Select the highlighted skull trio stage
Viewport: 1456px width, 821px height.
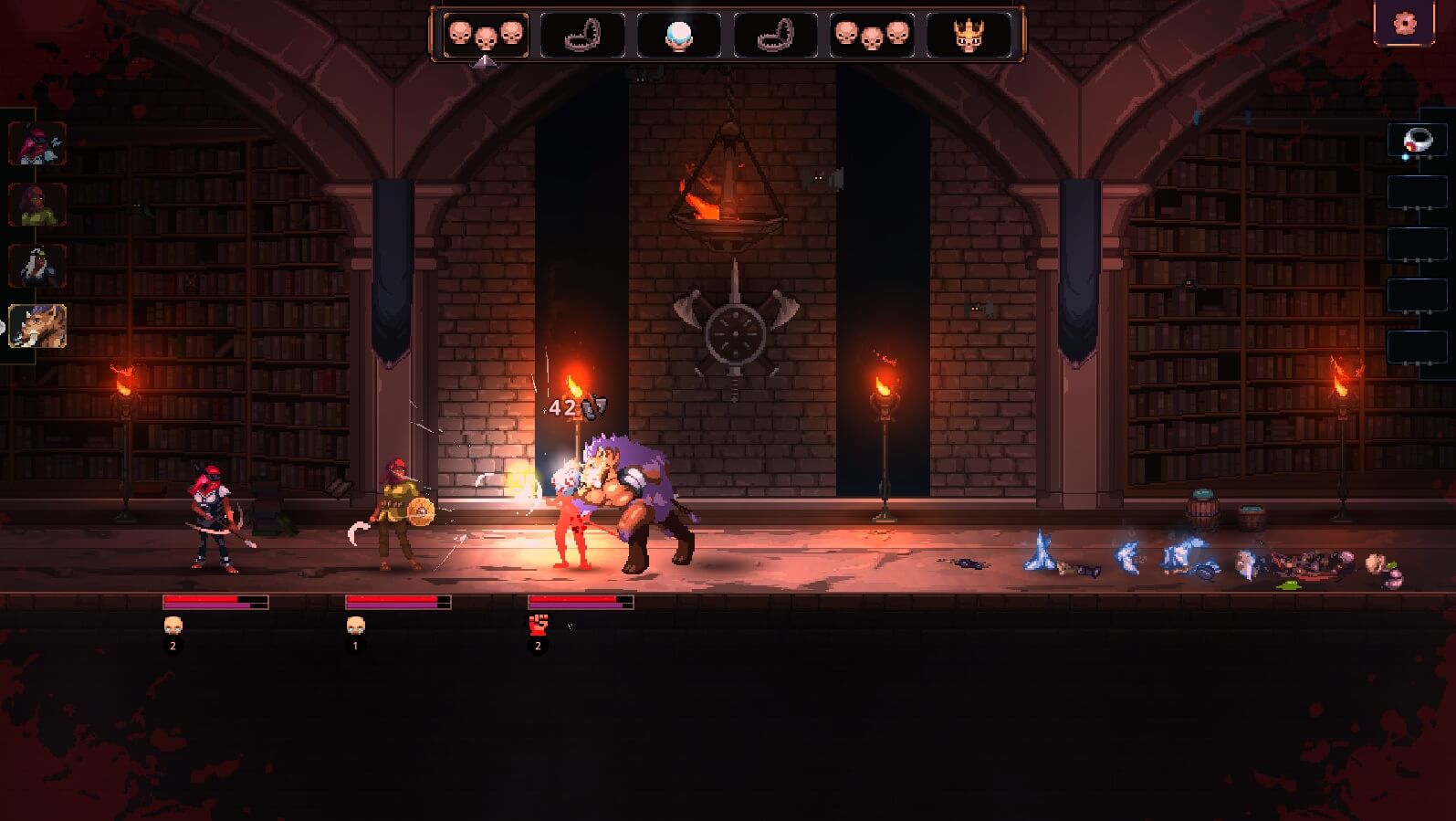(x=486, y=35)
